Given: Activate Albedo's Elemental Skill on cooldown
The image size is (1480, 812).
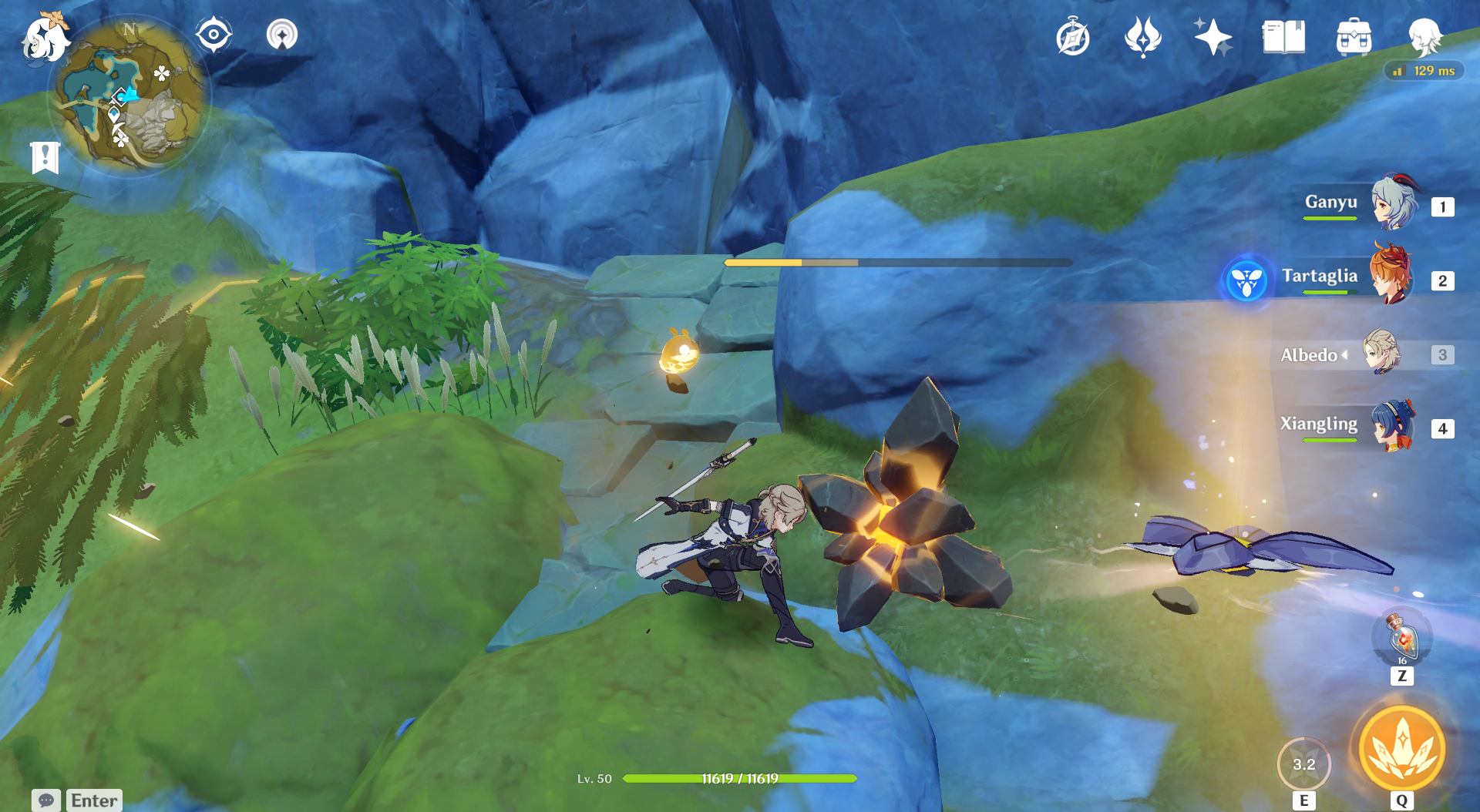Looking at the screenshot, I should [1303, 764].
